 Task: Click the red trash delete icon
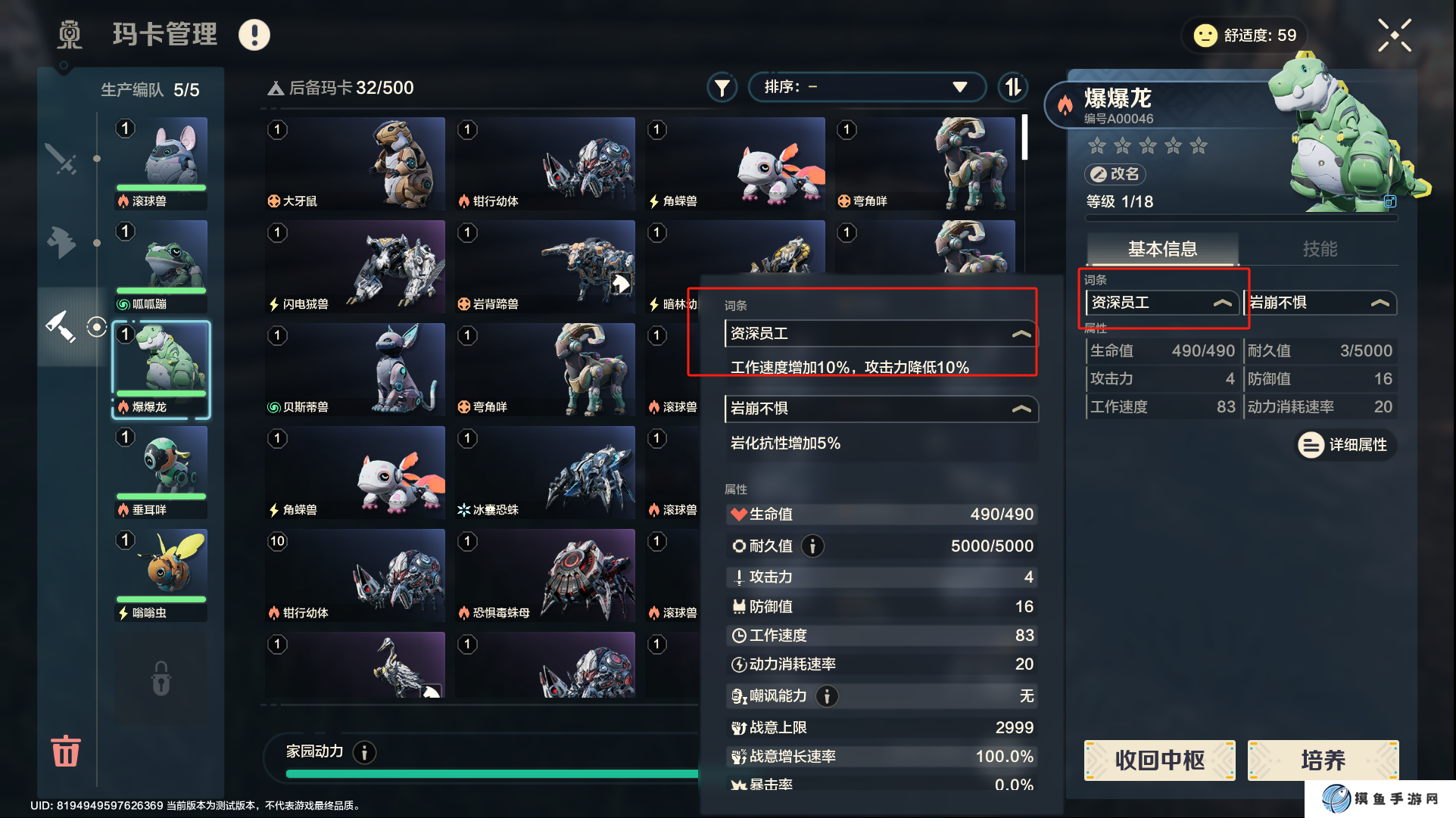tap(65, 751)
